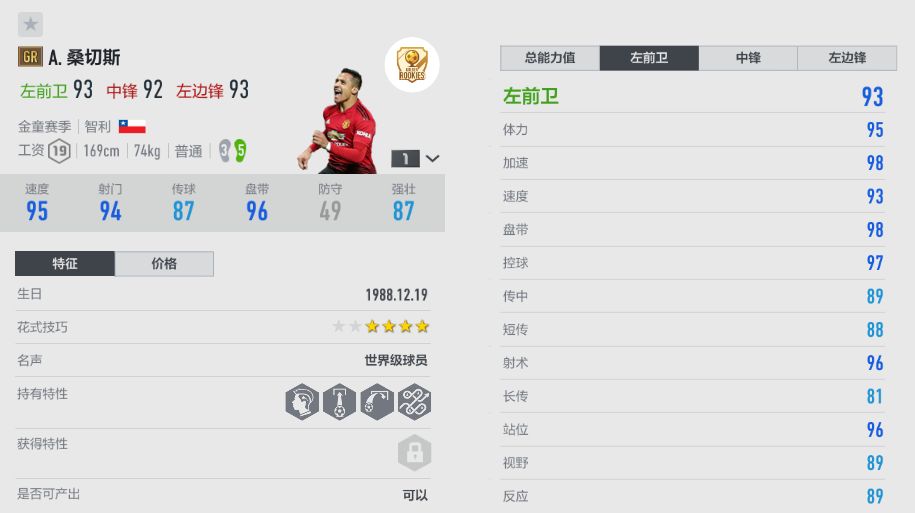Viewport: 915px width, 513px height.
Task: Click the locked acquired trait slot
Action: pos(413,452)
